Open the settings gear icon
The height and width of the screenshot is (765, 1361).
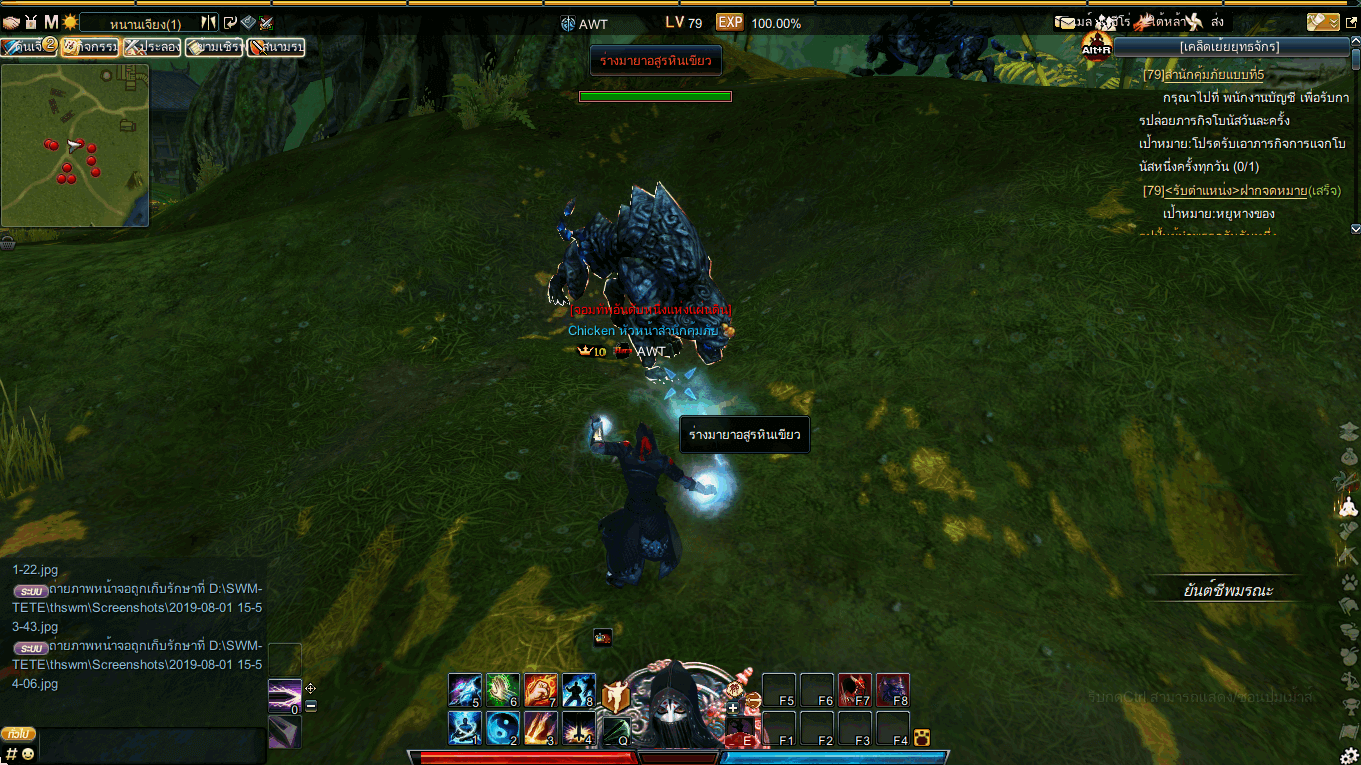[1349, 755]
